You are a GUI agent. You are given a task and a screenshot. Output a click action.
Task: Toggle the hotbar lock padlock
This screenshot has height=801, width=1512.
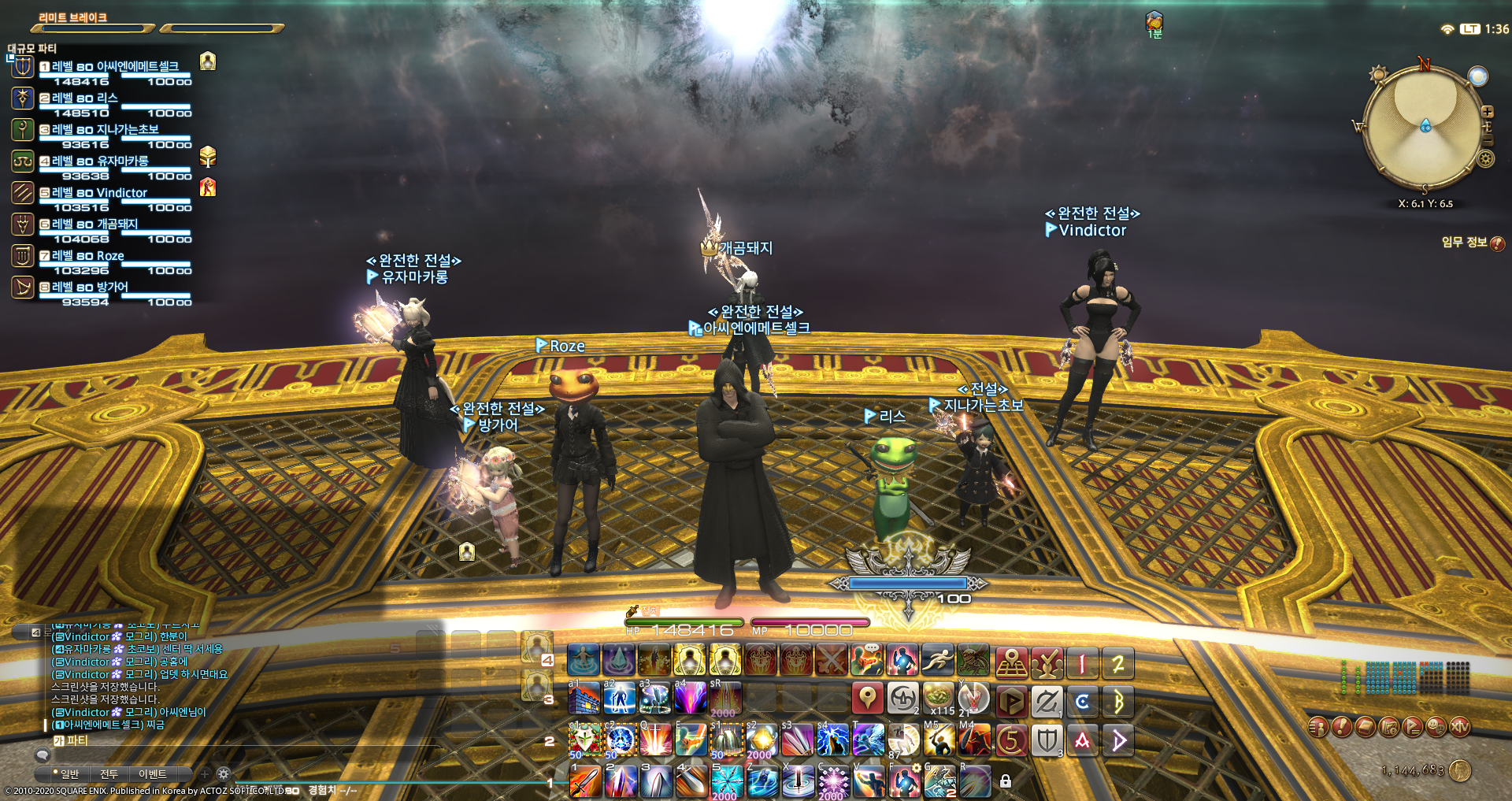pyautogui.click(x=1006, y=781)
